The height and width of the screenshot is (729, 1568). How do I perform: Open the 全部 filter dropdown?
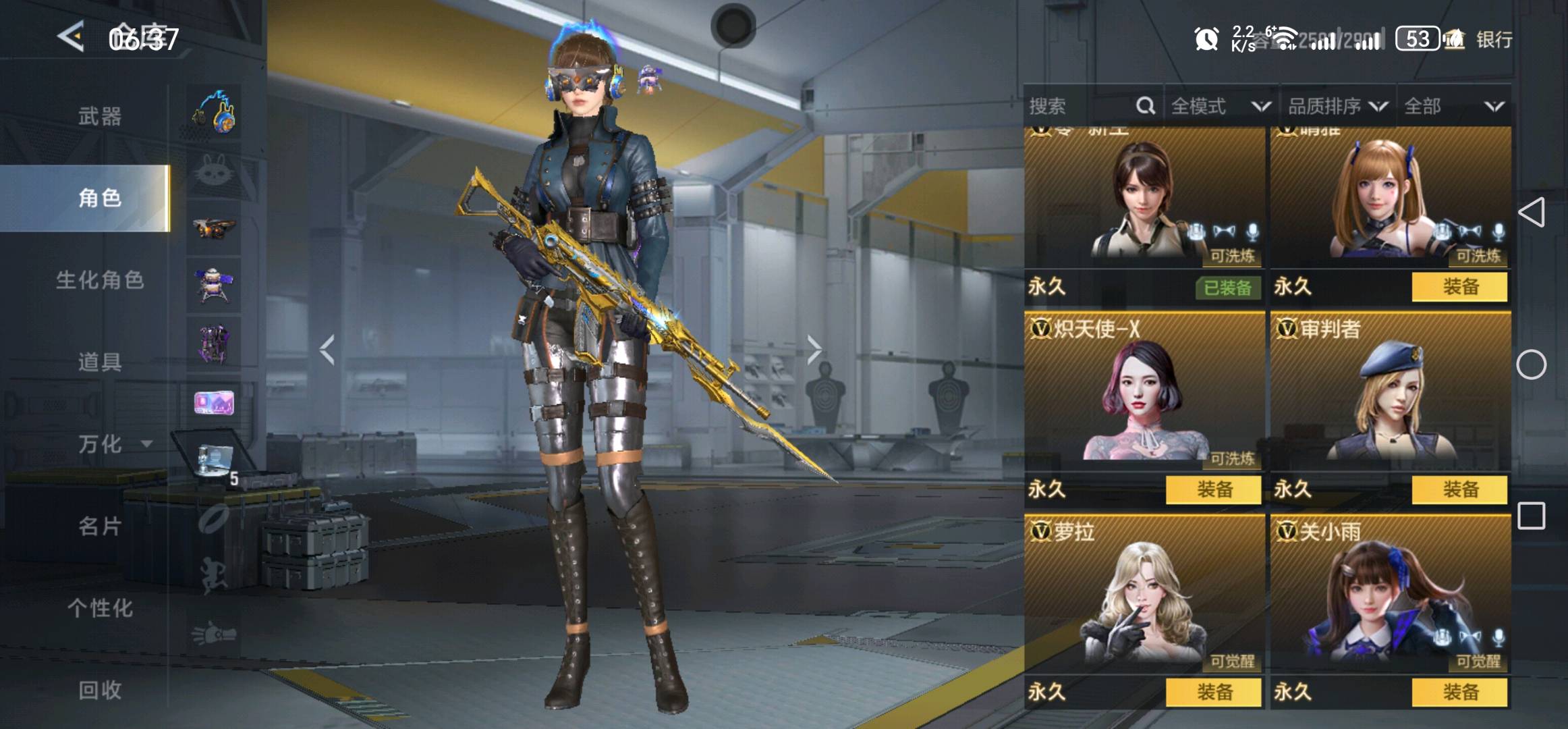click(1453, 106)
